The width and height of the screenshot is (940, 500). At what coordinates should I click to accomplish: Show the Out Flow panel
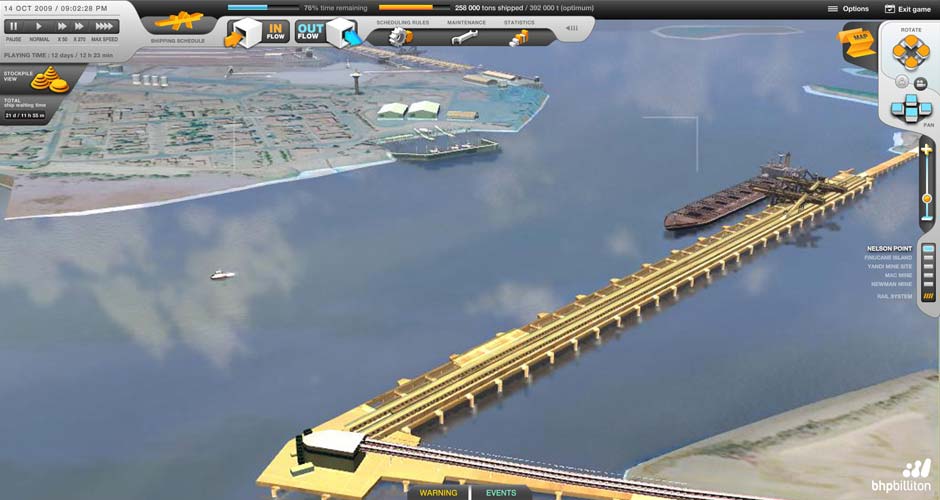(326, 33)
